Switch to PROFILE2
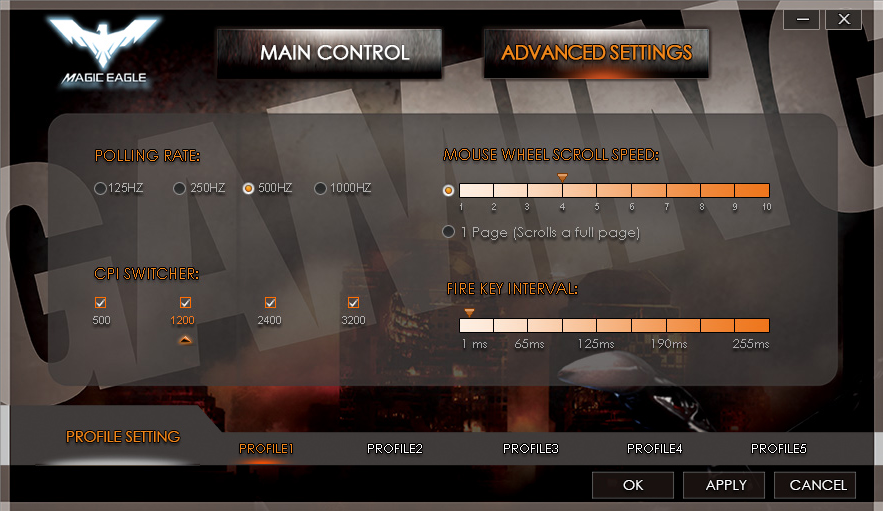This screenshot has width=883, height=511. pos(395,449)
